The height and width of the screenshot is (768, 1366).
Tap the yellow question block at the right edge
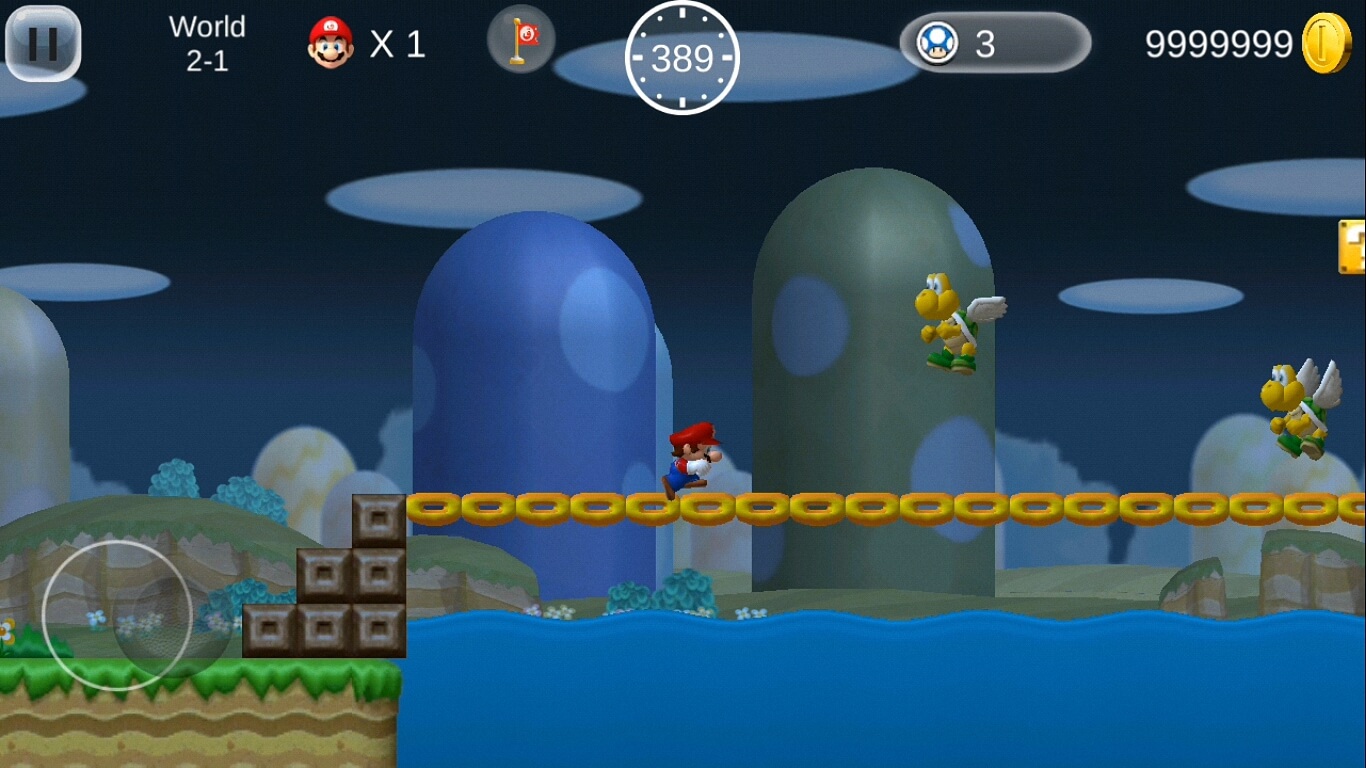1355,245
